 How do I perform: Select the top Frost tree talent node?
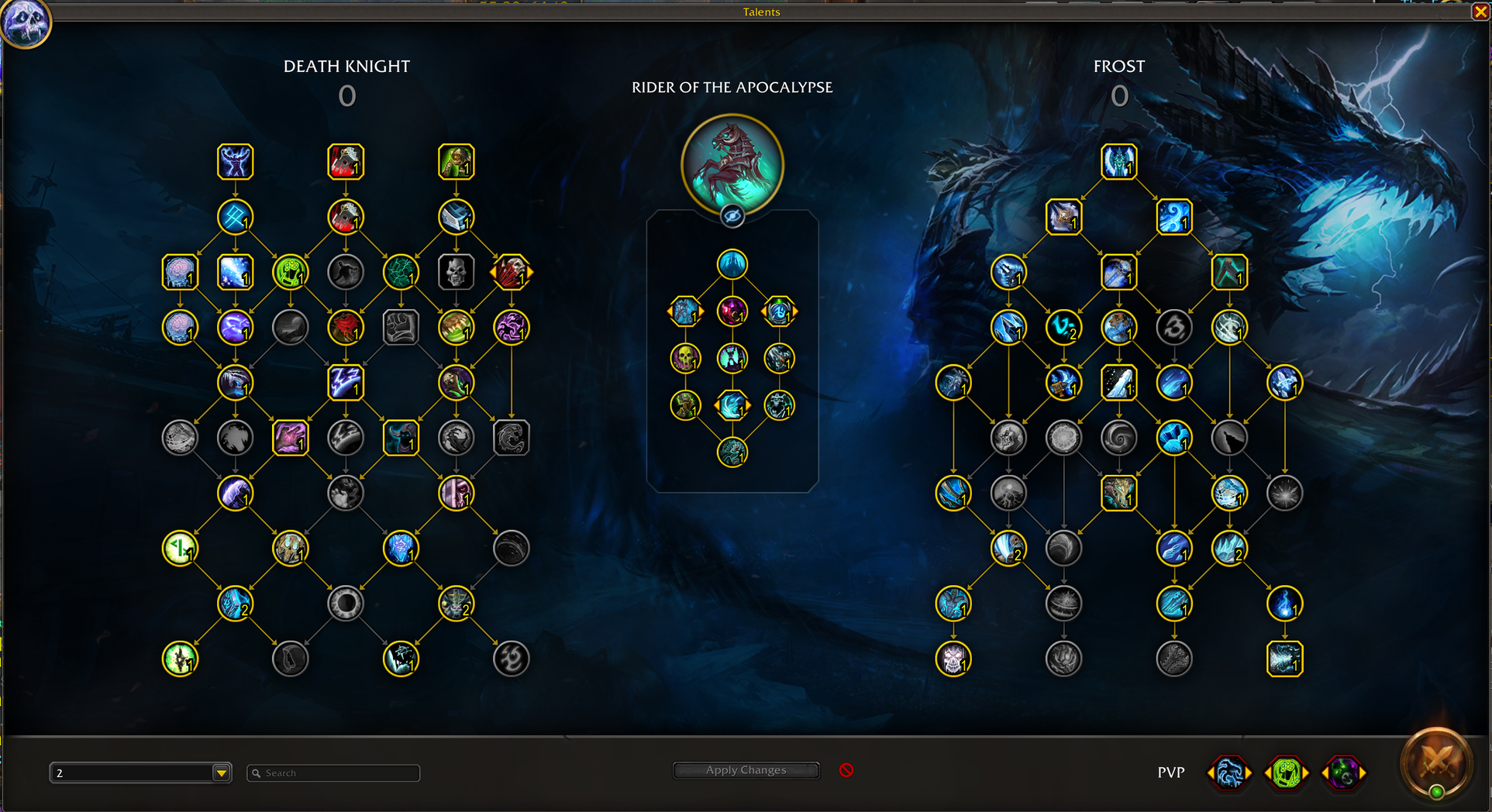1118,162
